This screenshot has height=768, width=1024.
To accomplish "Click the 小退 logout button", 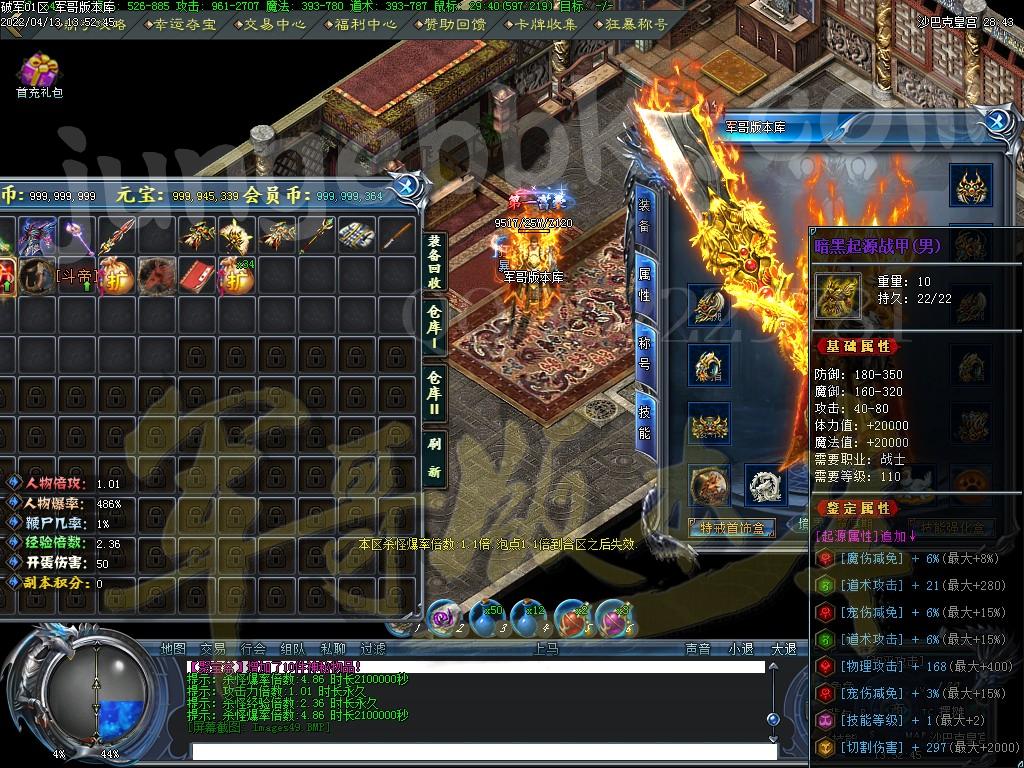I will tap(741, 648).
